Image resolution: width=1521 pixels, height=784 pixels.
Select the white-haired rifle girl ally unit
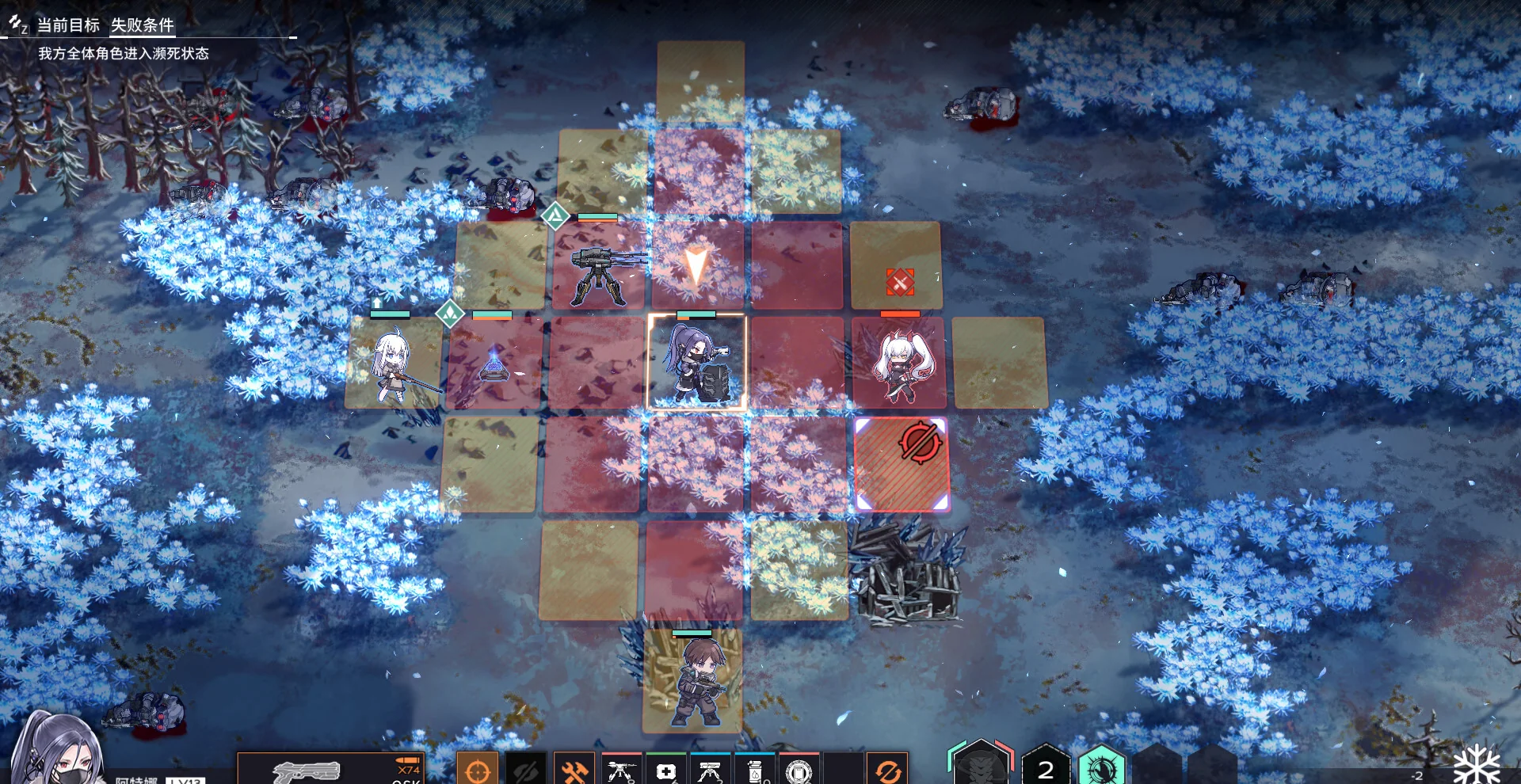[x=393, y=366]
